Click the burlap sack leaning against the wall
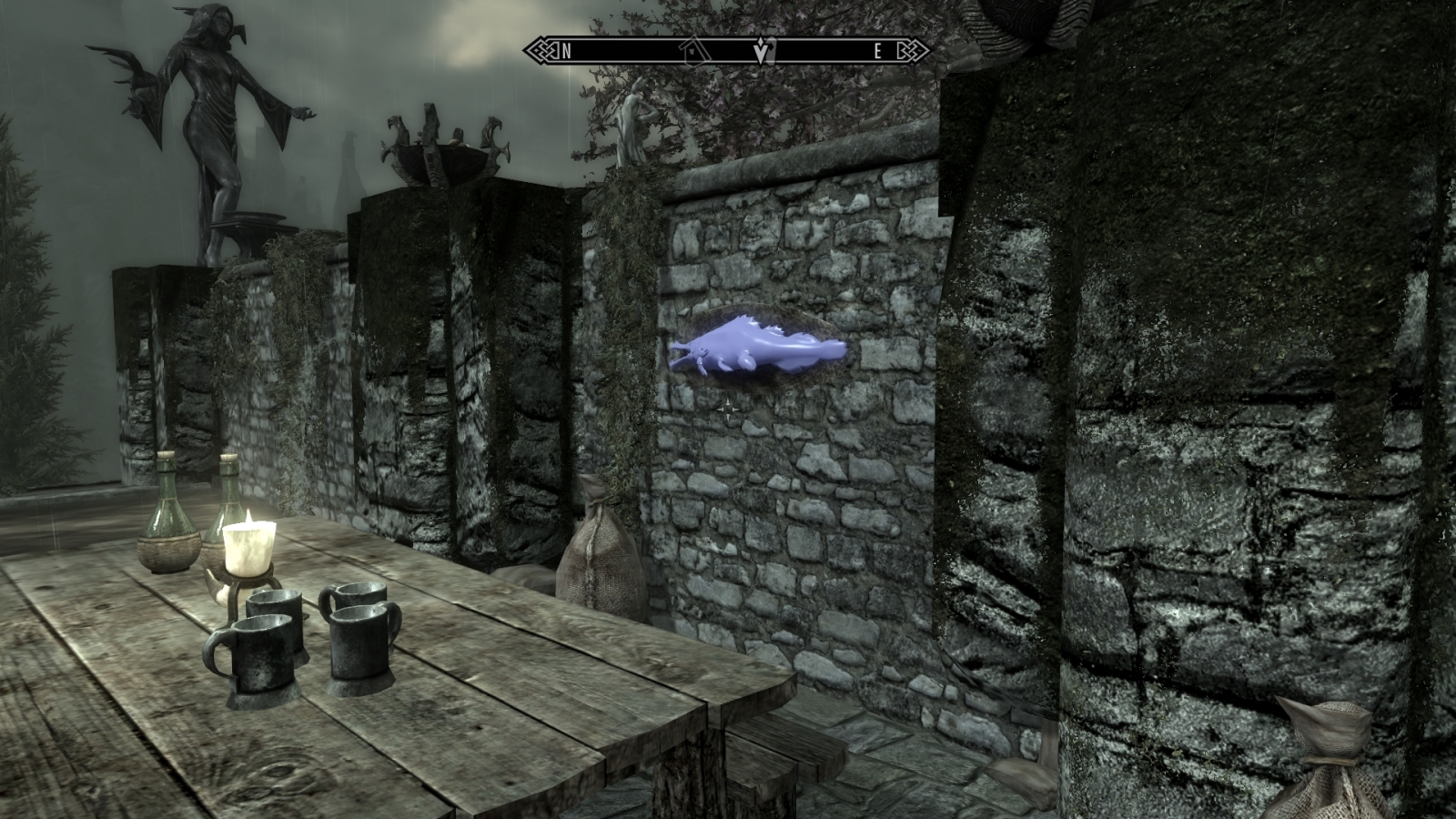The width and height of the screenshot is (1456, 819). (x=601, y=546)
